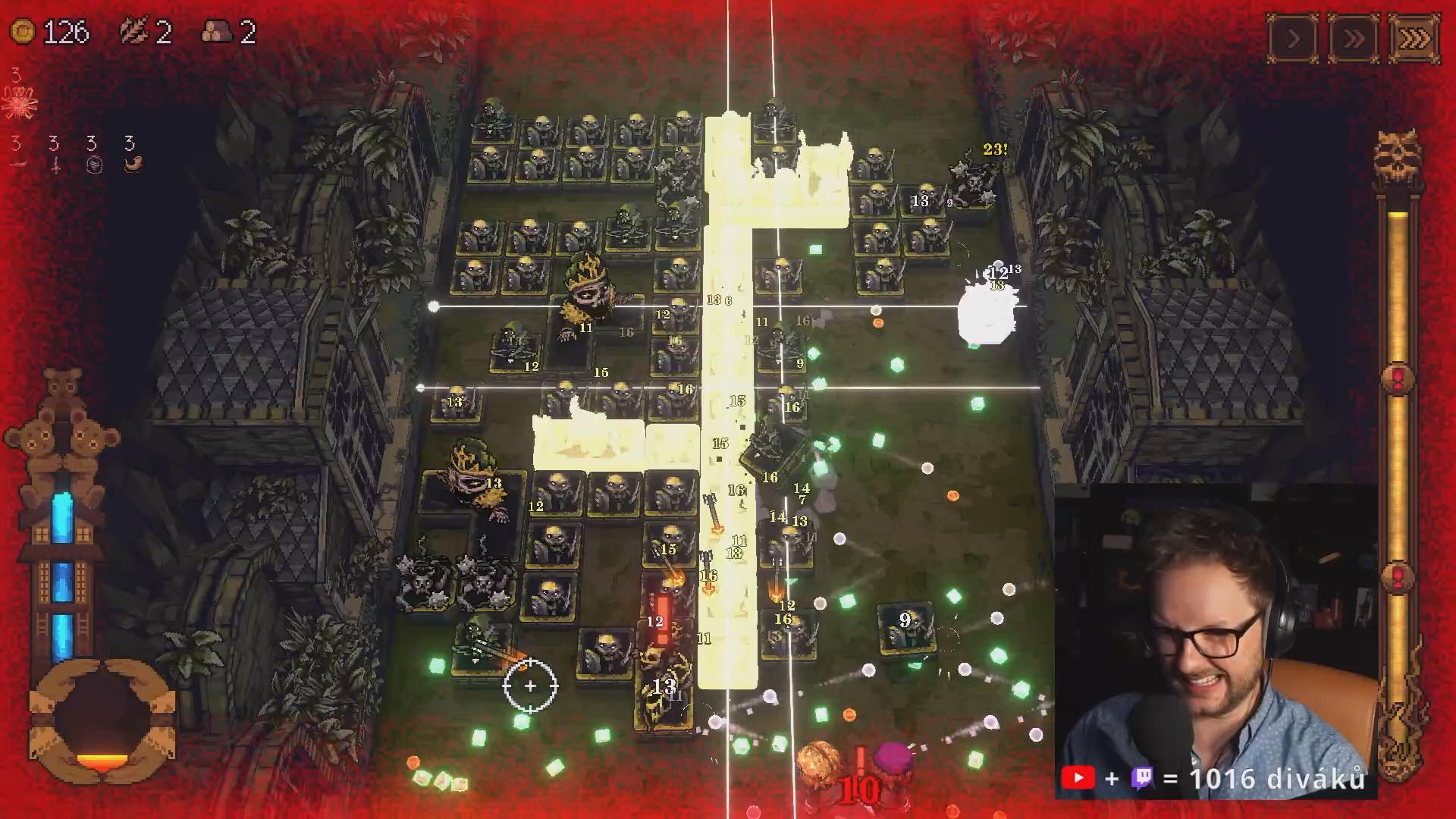
Task: Inspect the red spiky burst relic icon
Action: coord(19,102)
